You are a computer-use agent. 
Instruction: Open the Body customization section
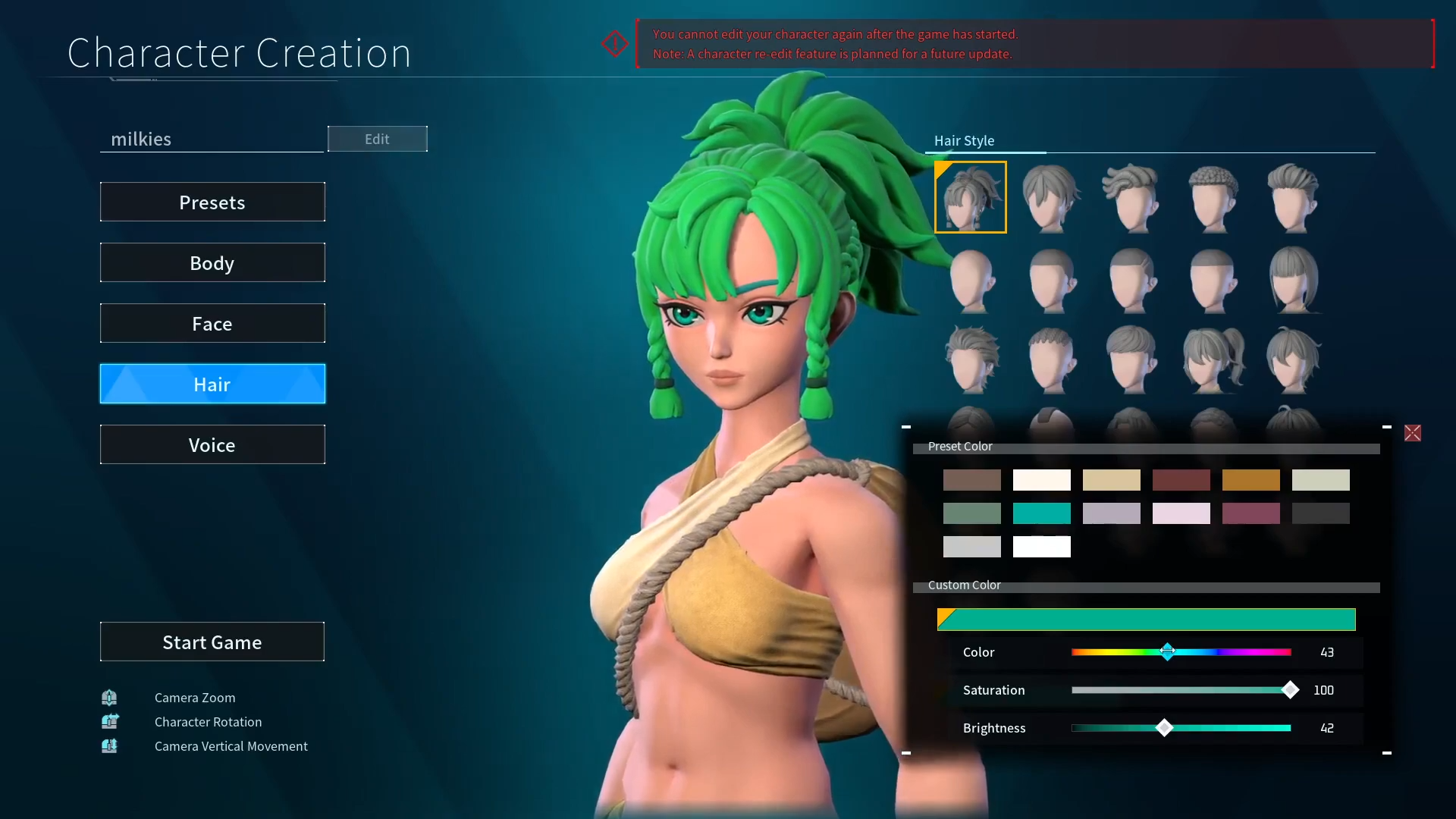pyautogui.click(x=212, y=262)
